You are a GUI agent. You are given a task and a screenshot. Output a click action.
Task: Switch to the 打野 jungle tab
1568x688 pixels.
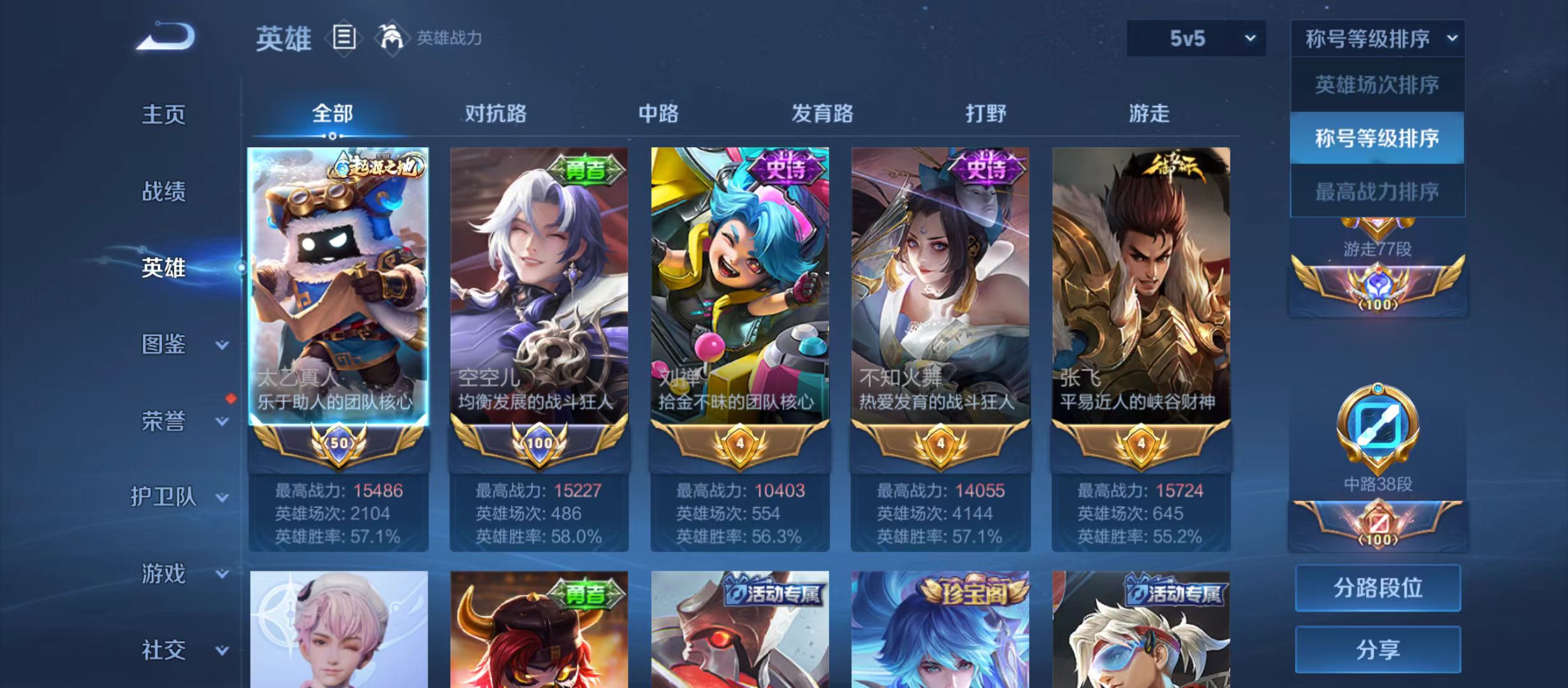(x=985, y=113)
